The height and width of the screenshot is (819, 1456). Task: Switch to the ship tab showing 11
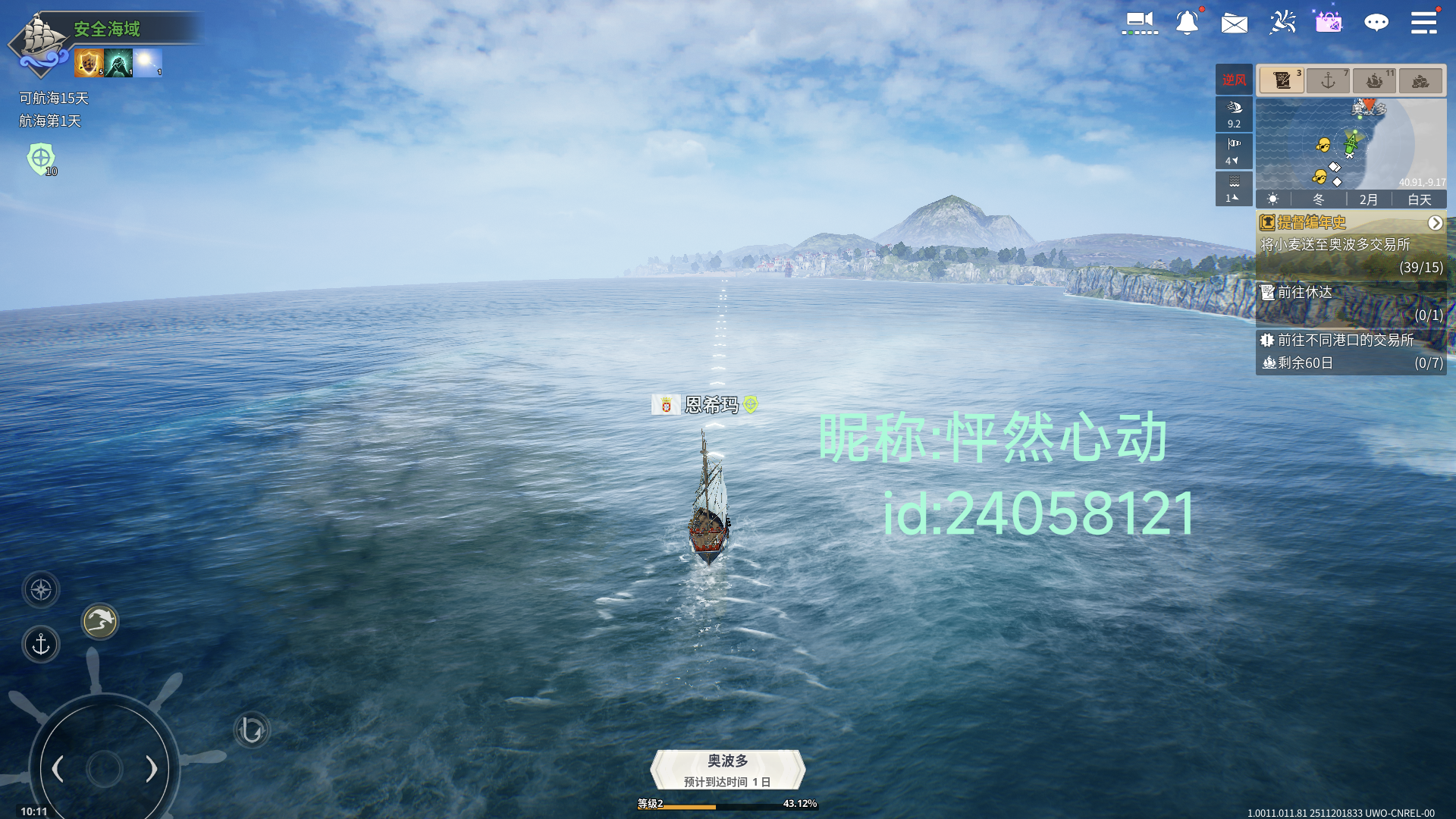pos(1374,80)
